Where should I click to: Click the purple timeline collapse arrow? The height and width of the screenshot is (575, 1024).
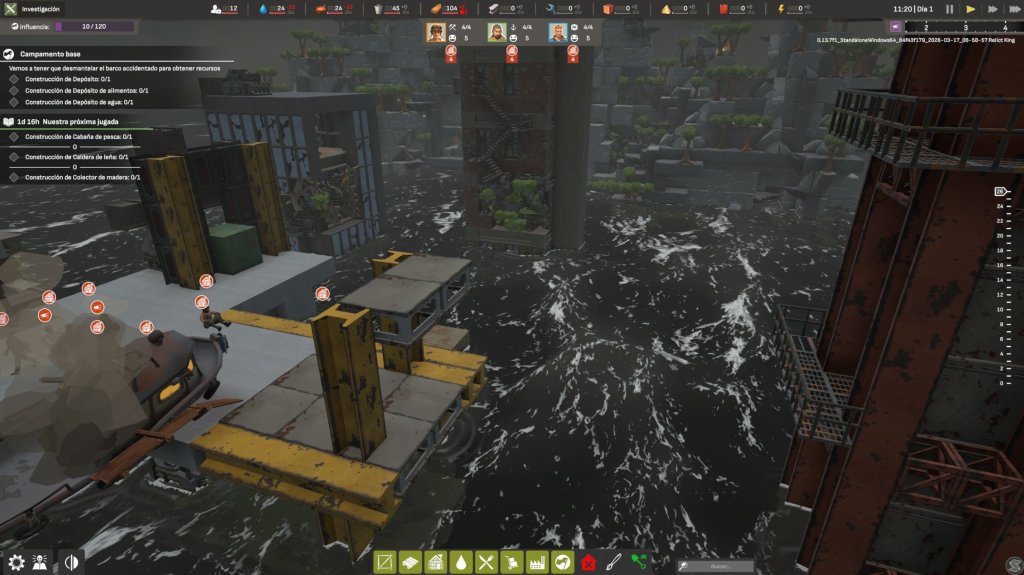(x=895, y=27)
